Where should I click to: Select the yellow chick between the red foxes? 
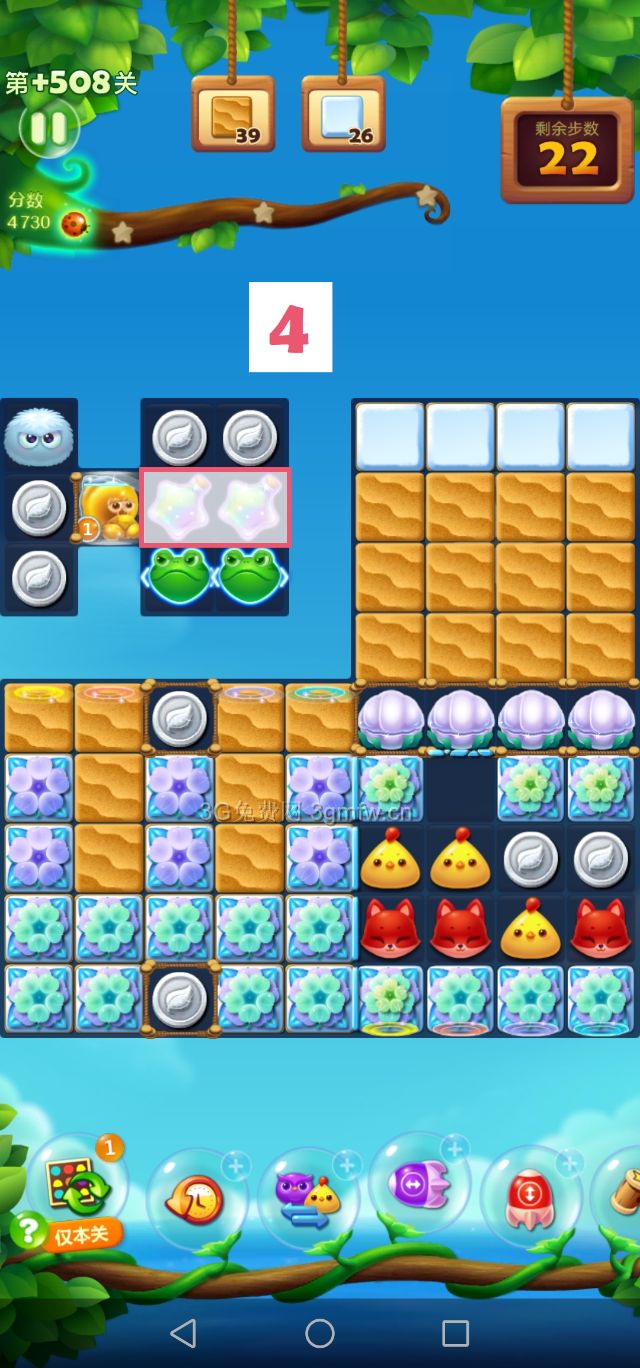(530, 928)
